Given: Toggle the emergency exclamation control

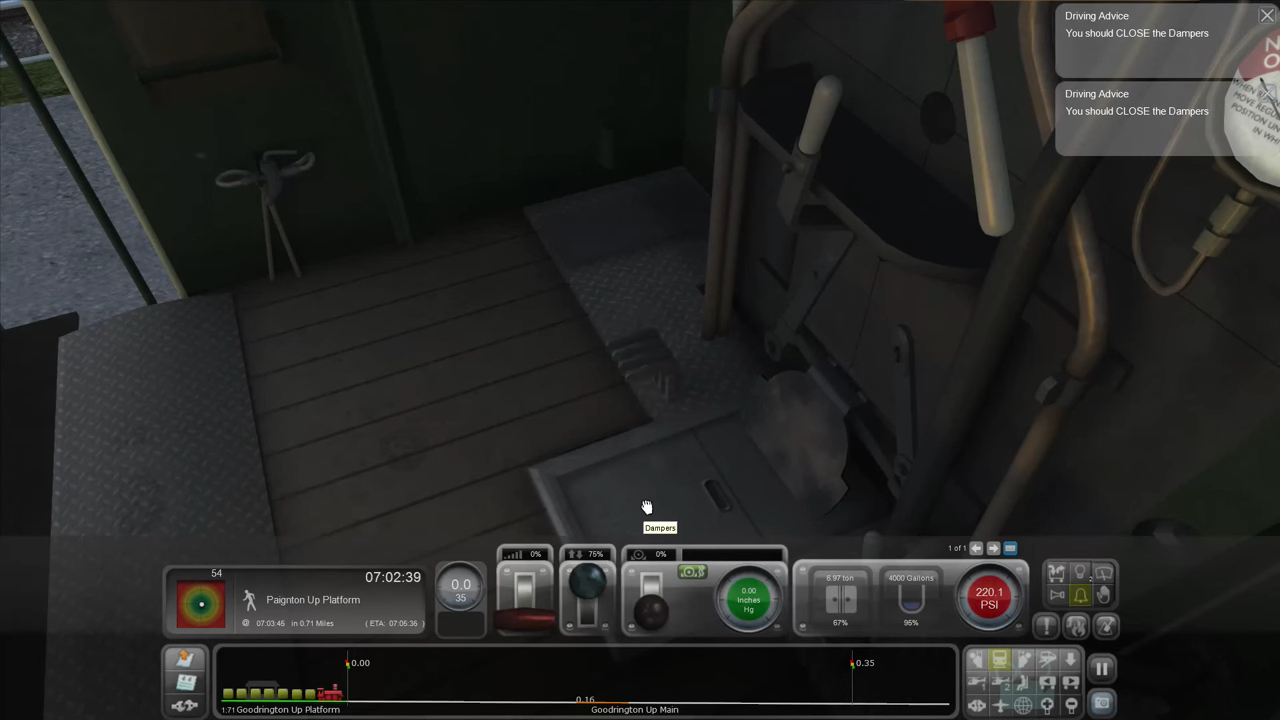Looking at the screenshot, I should 1047,625.
